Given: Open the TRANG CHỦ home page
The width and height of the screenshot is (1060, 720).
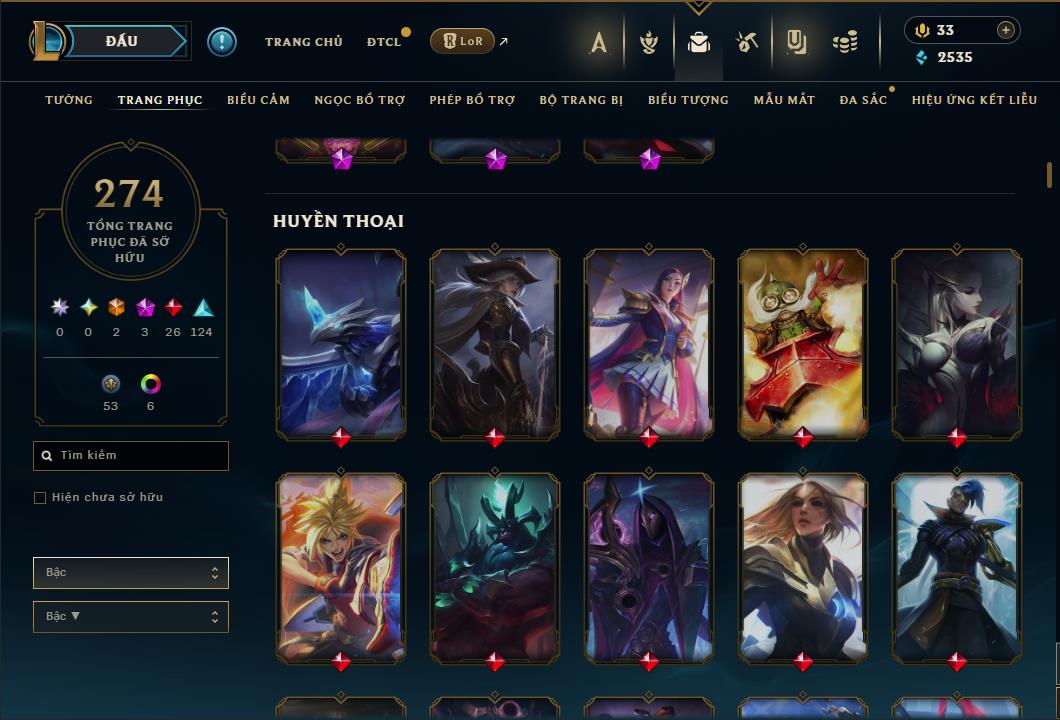Looking at the screenshot, I should pyautogui.click(x=303, y=42).
